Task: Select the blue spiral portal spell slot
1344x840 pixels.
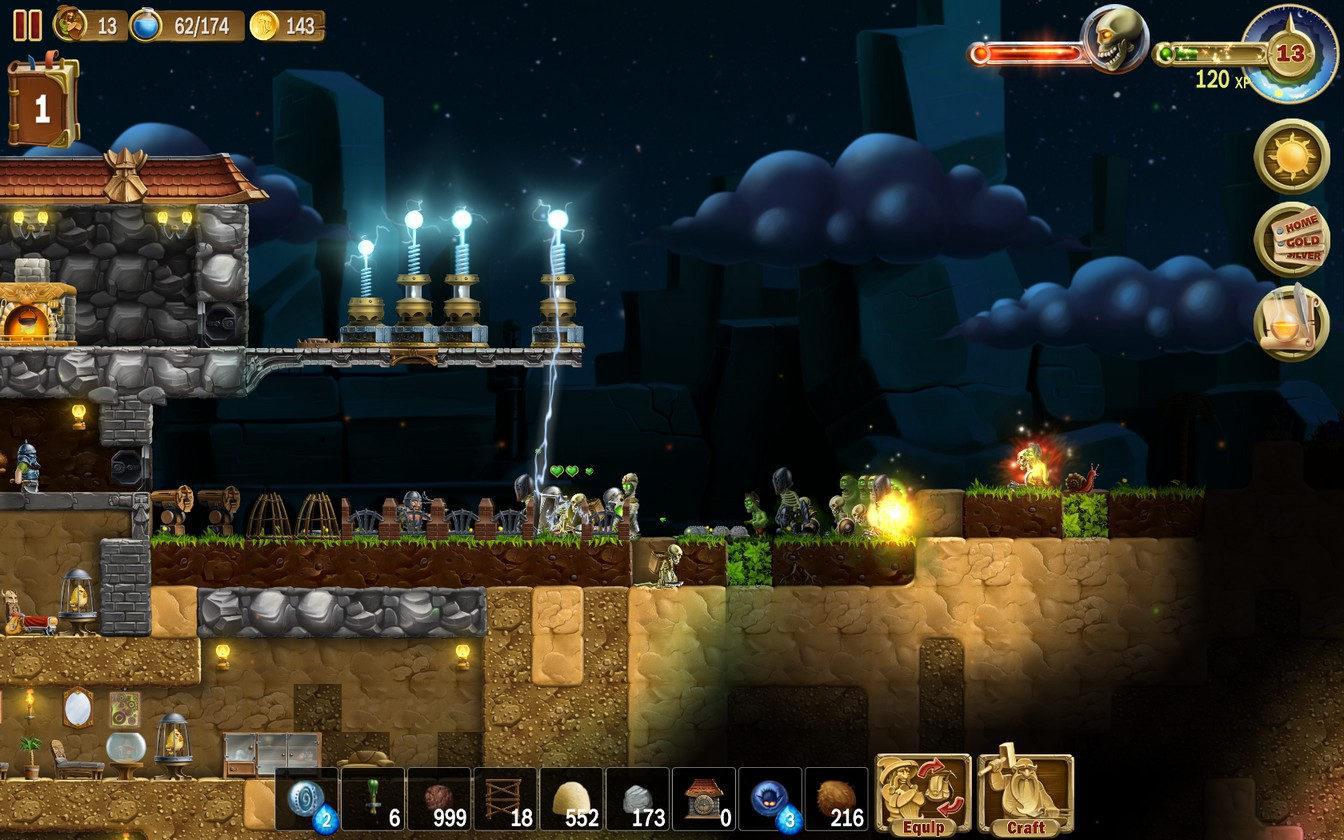Action: 307,799
